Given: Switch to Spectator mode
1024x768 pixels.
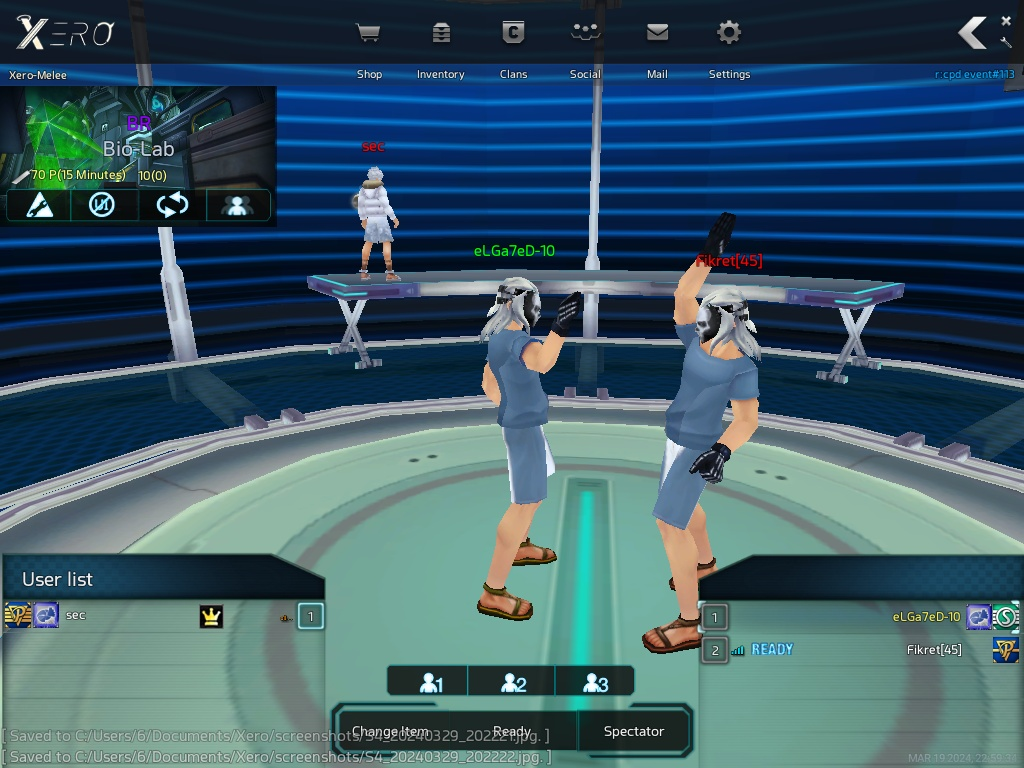Looking at the screenshot, I should (634, 731).
